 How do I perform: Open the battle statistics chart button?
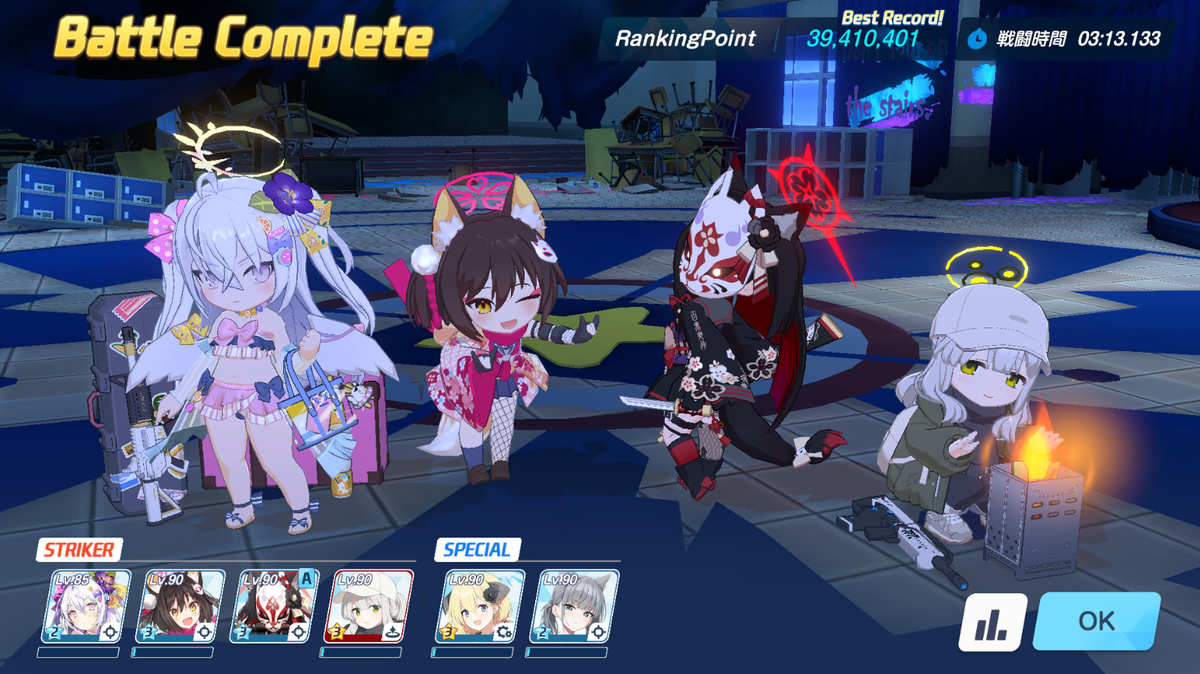tap(992, 622)
